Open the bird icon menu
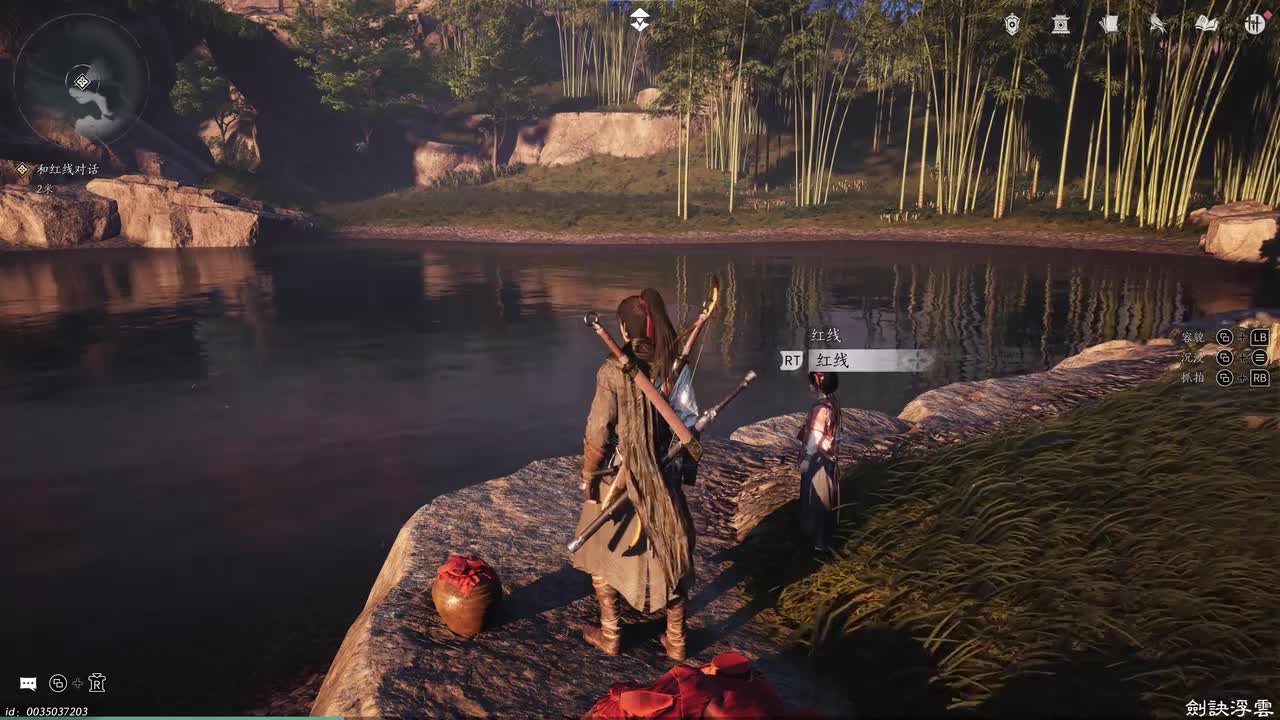This screenshot has width=1280, height=720. [1157, 24]
